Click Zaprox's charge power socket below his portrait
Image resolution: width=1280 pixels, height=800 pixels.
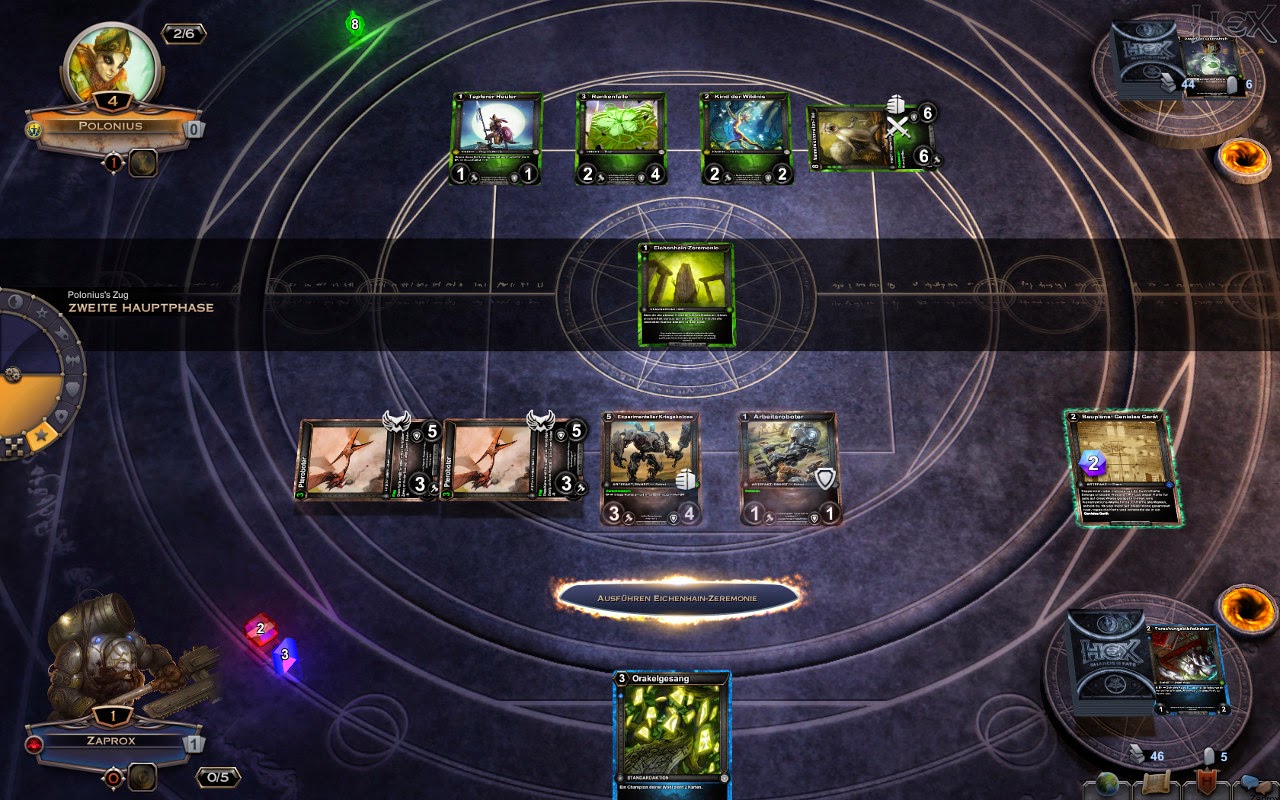click(x=142, y=775)
